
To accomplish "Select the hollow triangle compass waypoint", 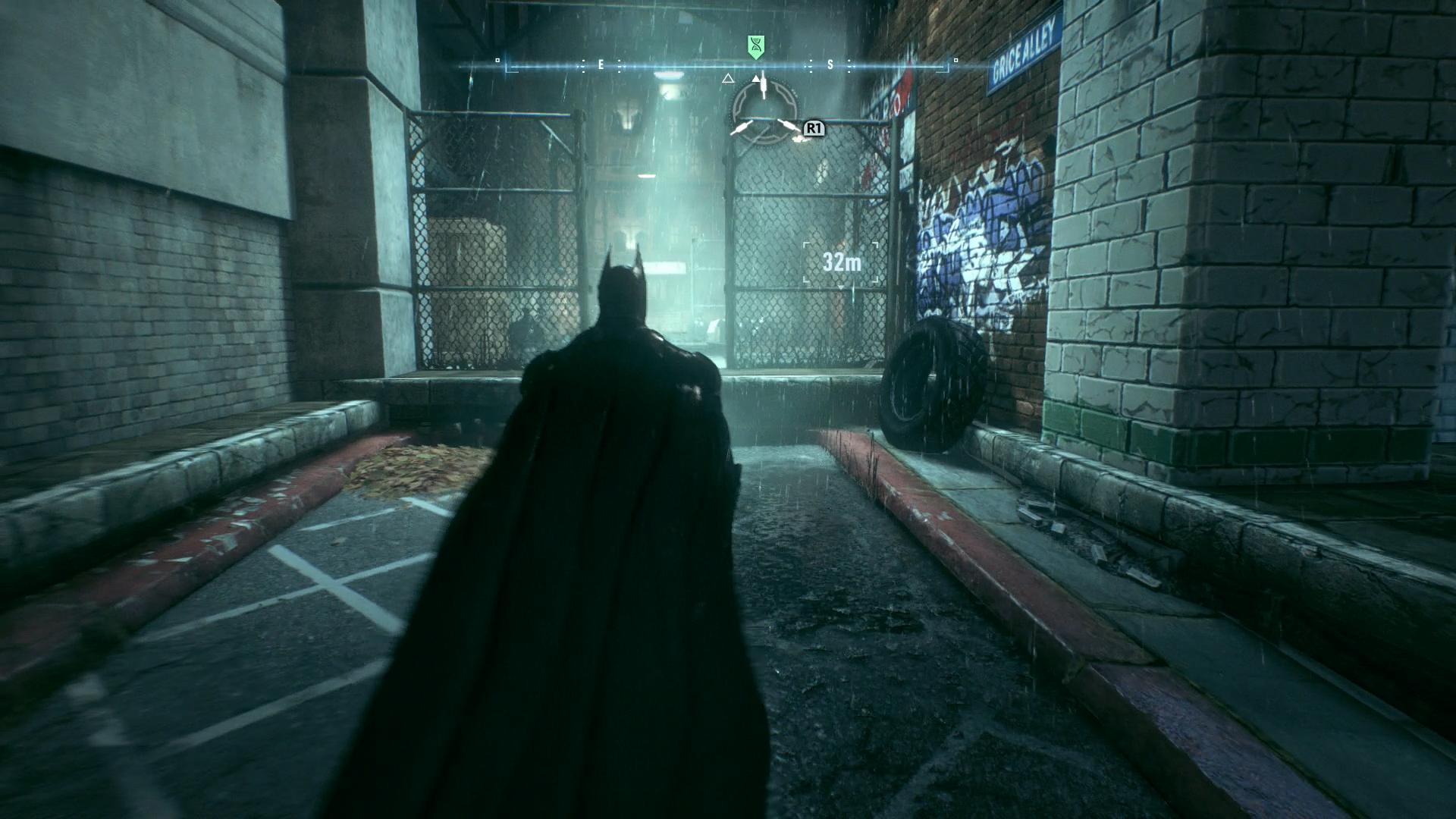I will [728, 78].
